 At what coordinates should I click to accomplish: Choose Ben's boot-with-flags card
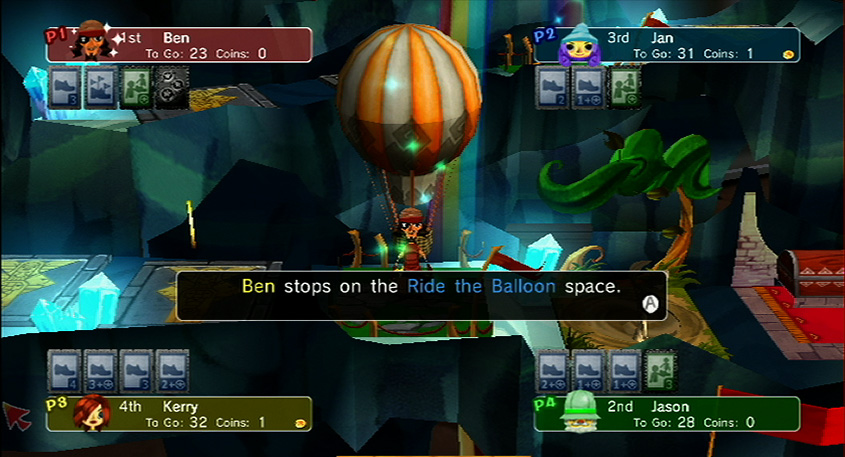101,85
